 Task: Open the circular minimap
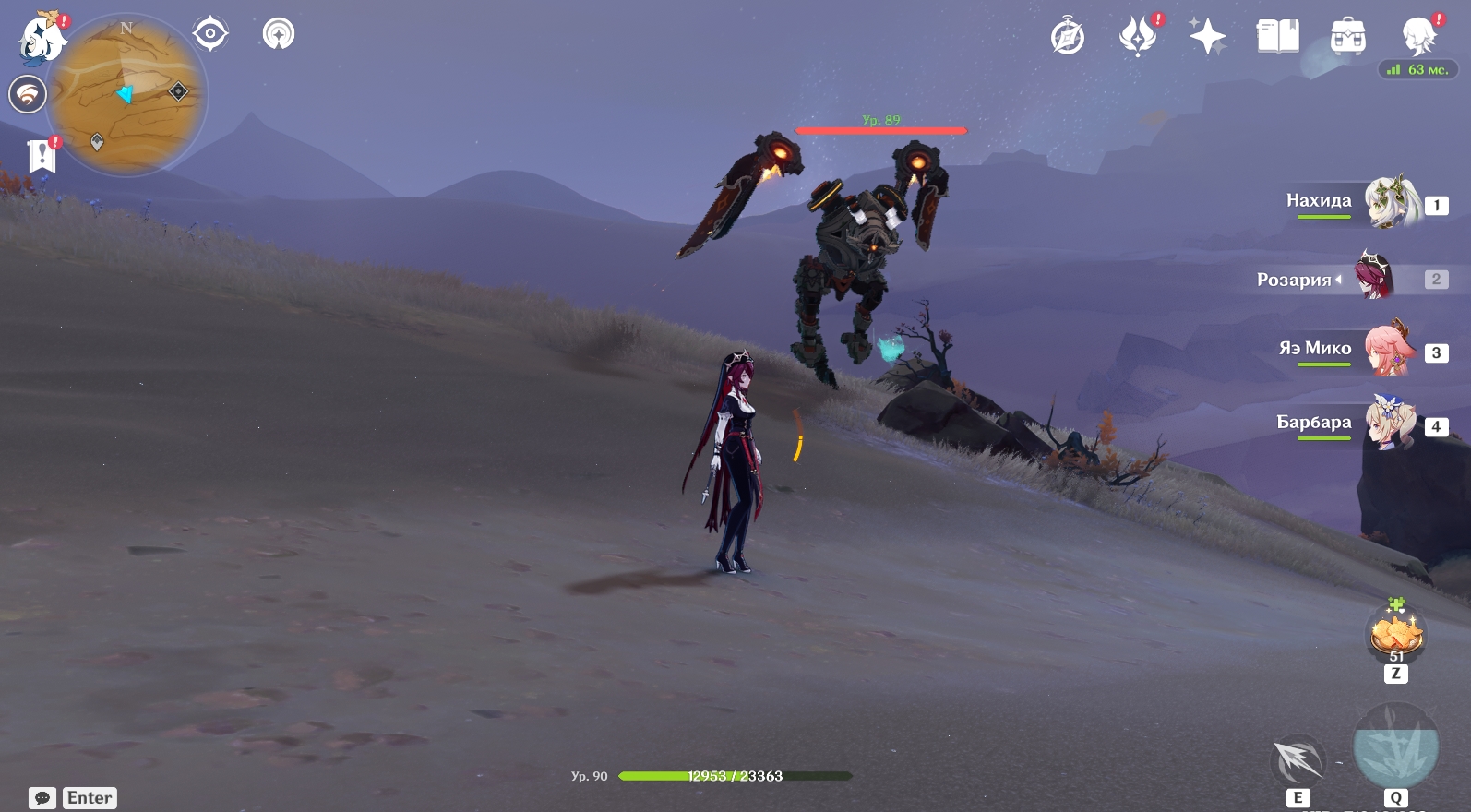pyautogui.click(x=127, y=96)
